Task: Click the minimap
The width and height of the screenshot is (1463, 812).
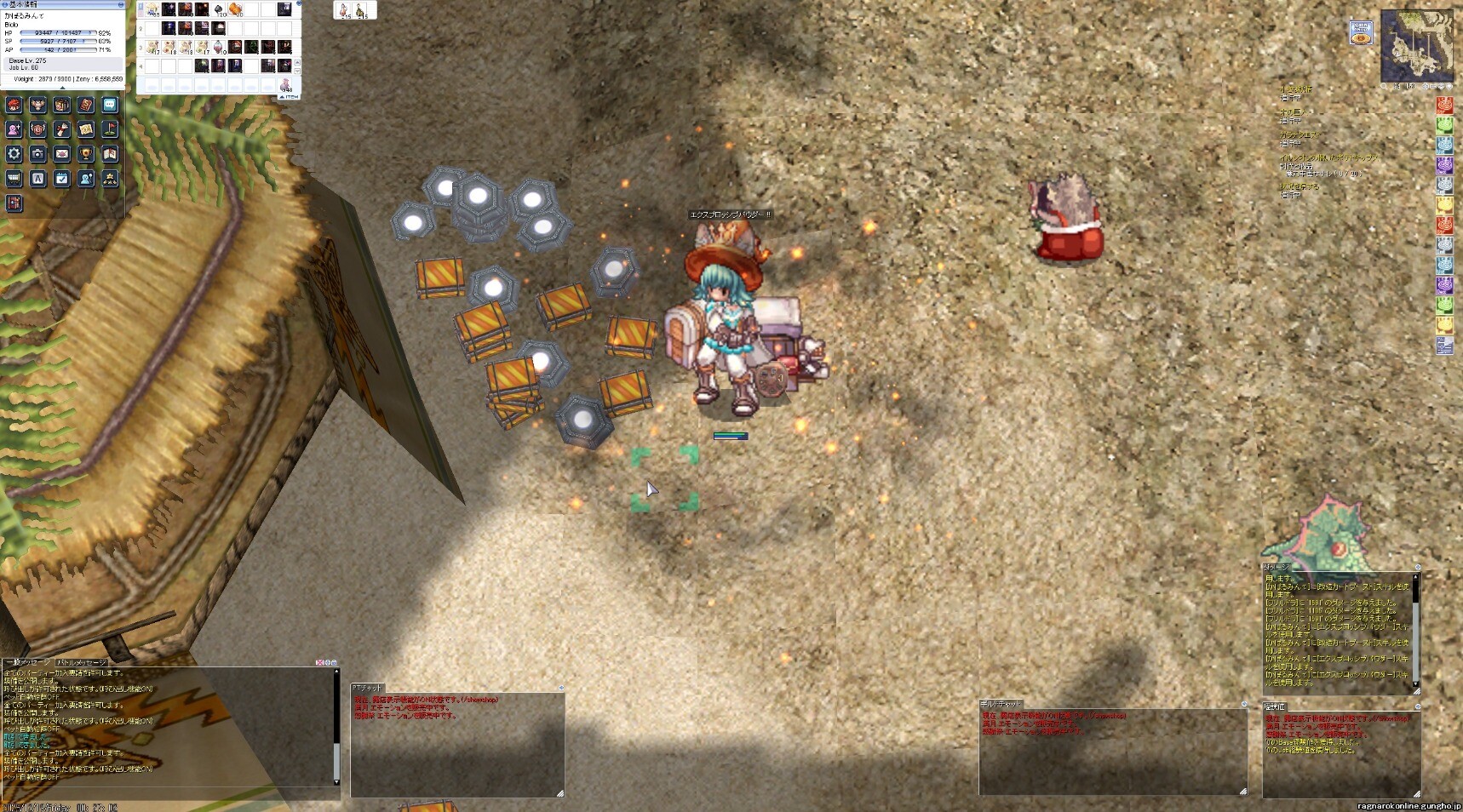Action: click(x=1417, y=45)
